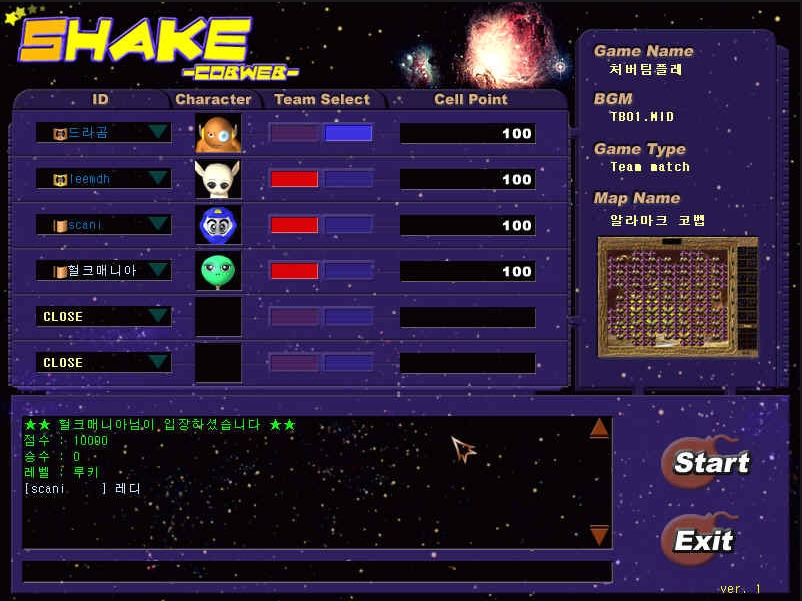Pick the red team for scani
This screenshot has width=802, height=601.
(294, 225)
